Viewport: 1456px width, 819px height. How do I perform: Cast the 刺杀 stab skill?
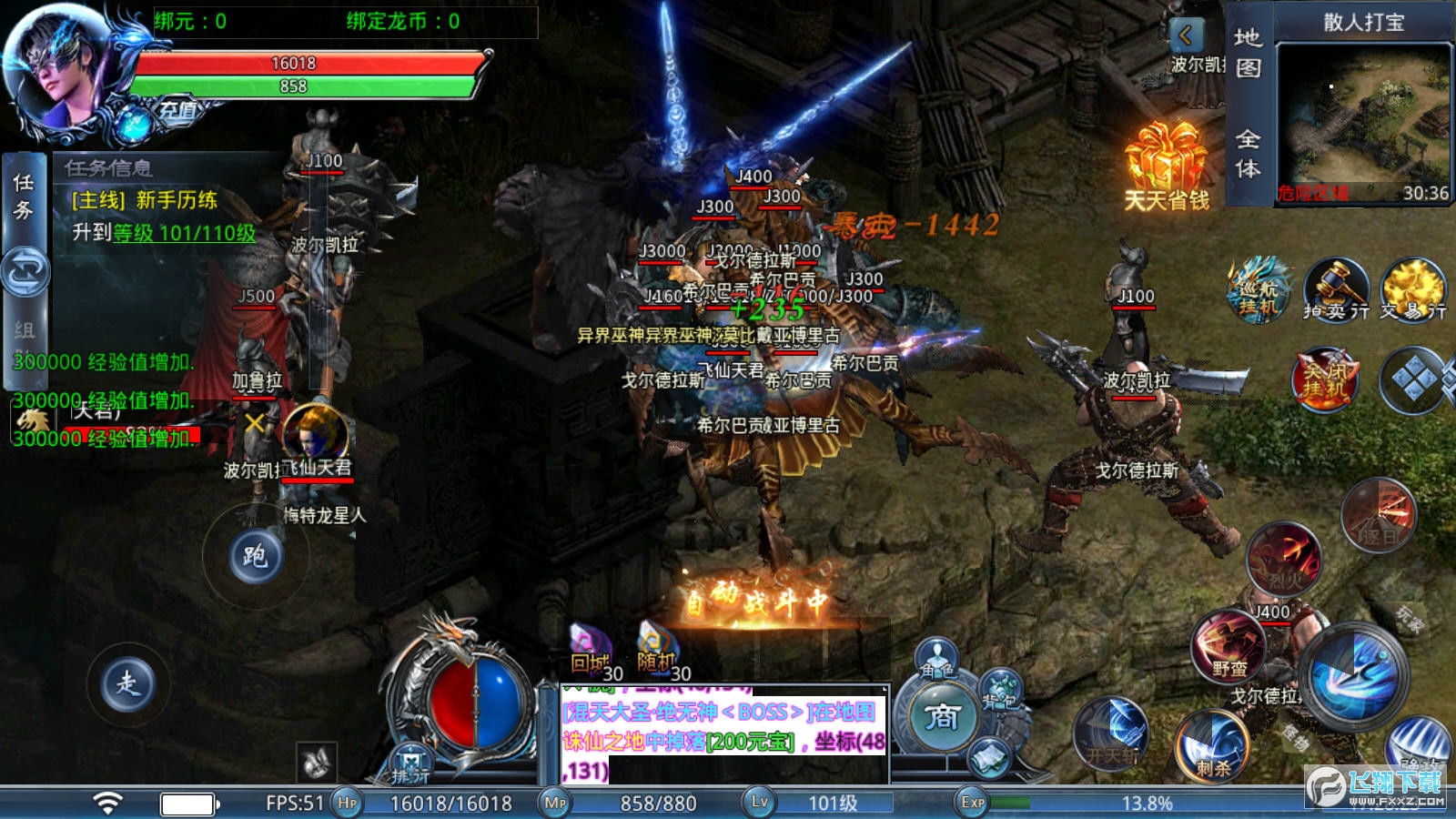pos(1213,746)
